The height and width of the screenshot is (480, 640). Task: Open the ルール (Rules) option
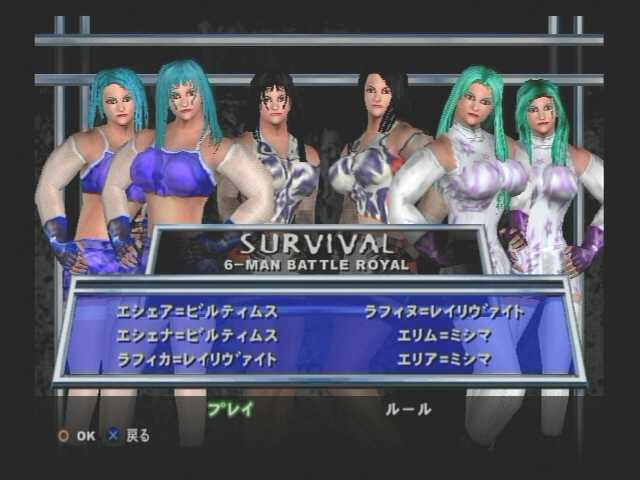(408, 409)
